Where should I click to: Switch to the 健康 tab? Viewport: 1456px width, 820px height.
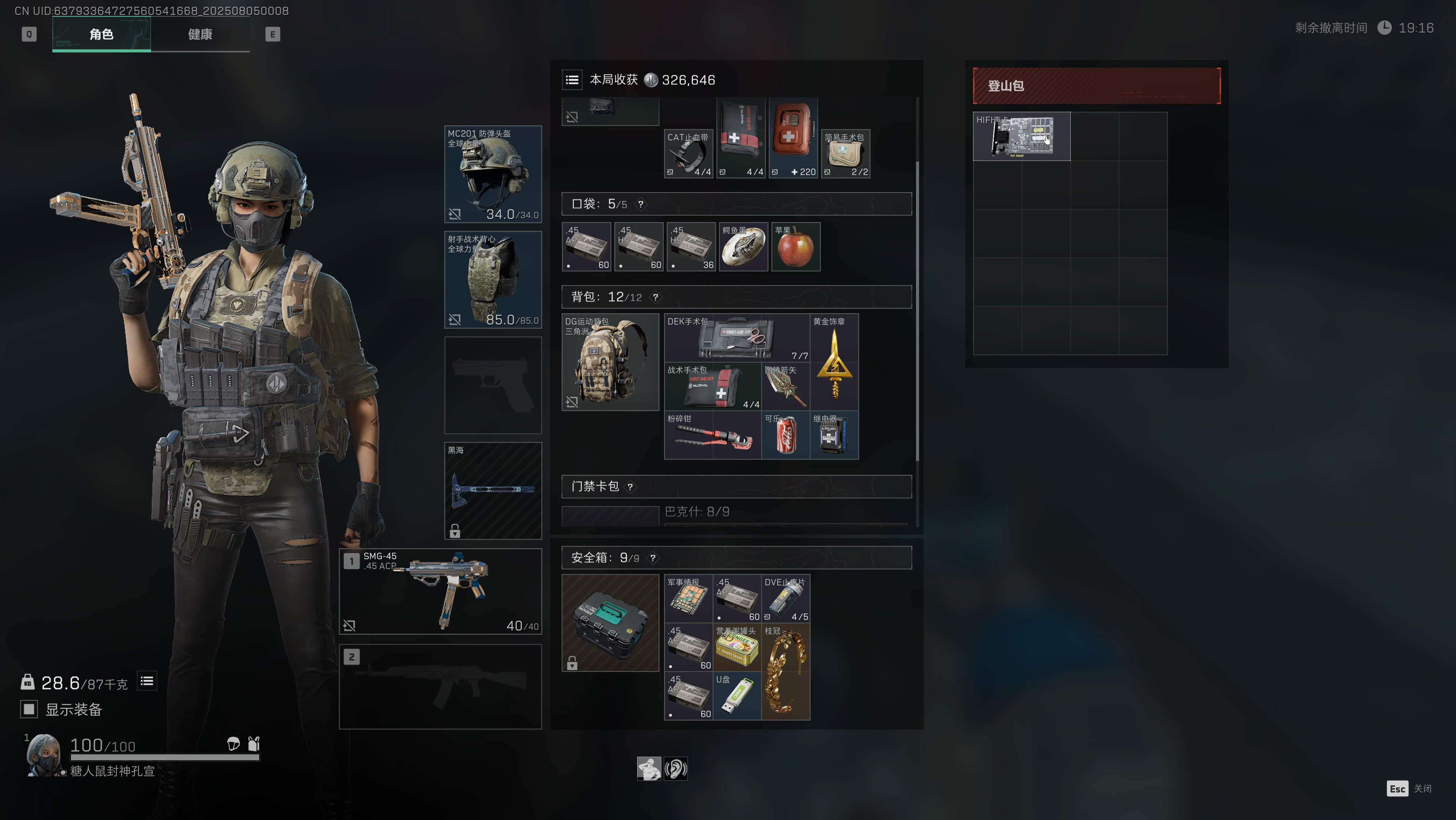[200, 35]
